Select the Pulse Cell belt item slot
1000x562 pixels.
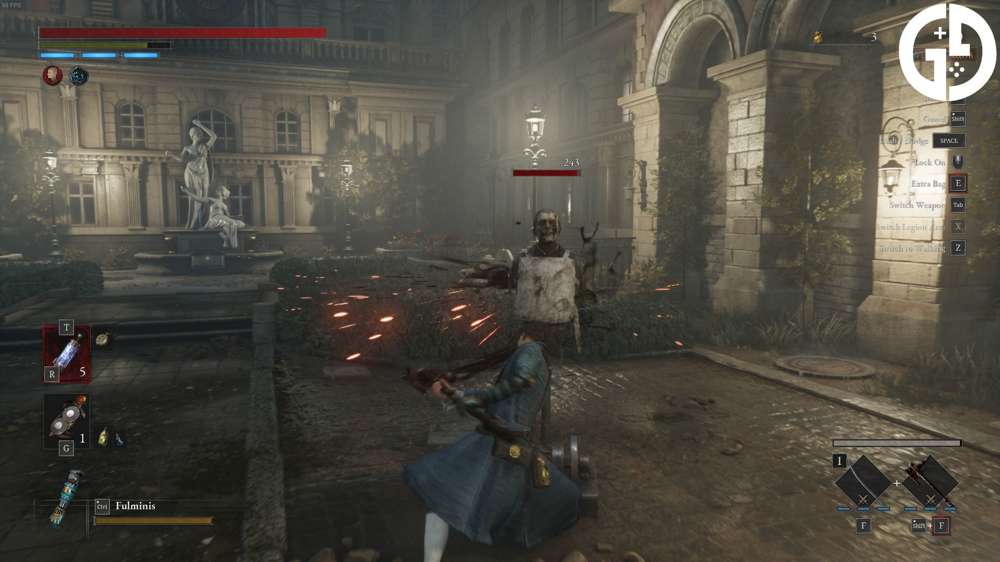66,354
